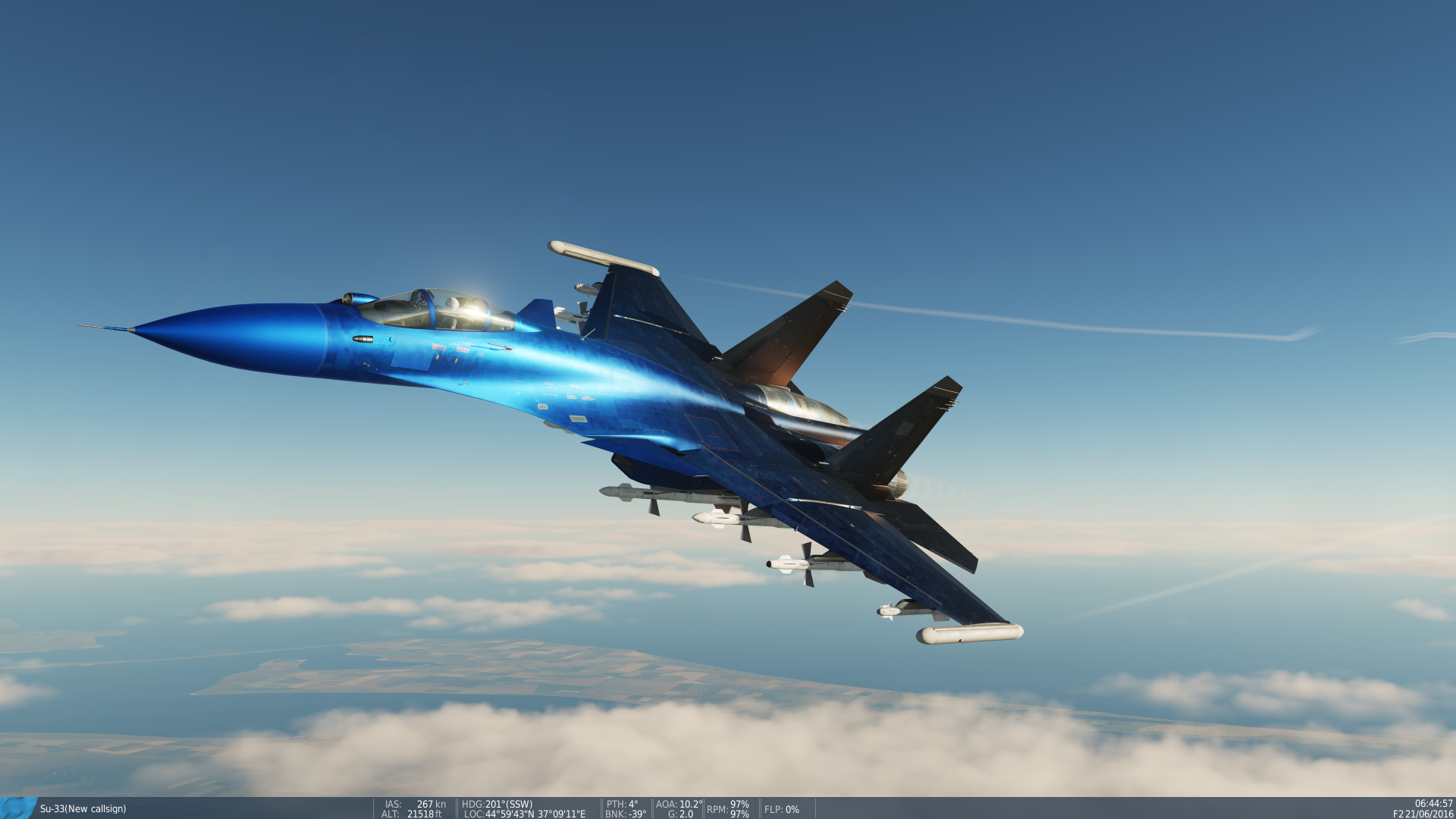The width and height of the screenshot is (1456, 819).
Task: Click the FLP flaps indicator showing 0%
Action: 782,810
